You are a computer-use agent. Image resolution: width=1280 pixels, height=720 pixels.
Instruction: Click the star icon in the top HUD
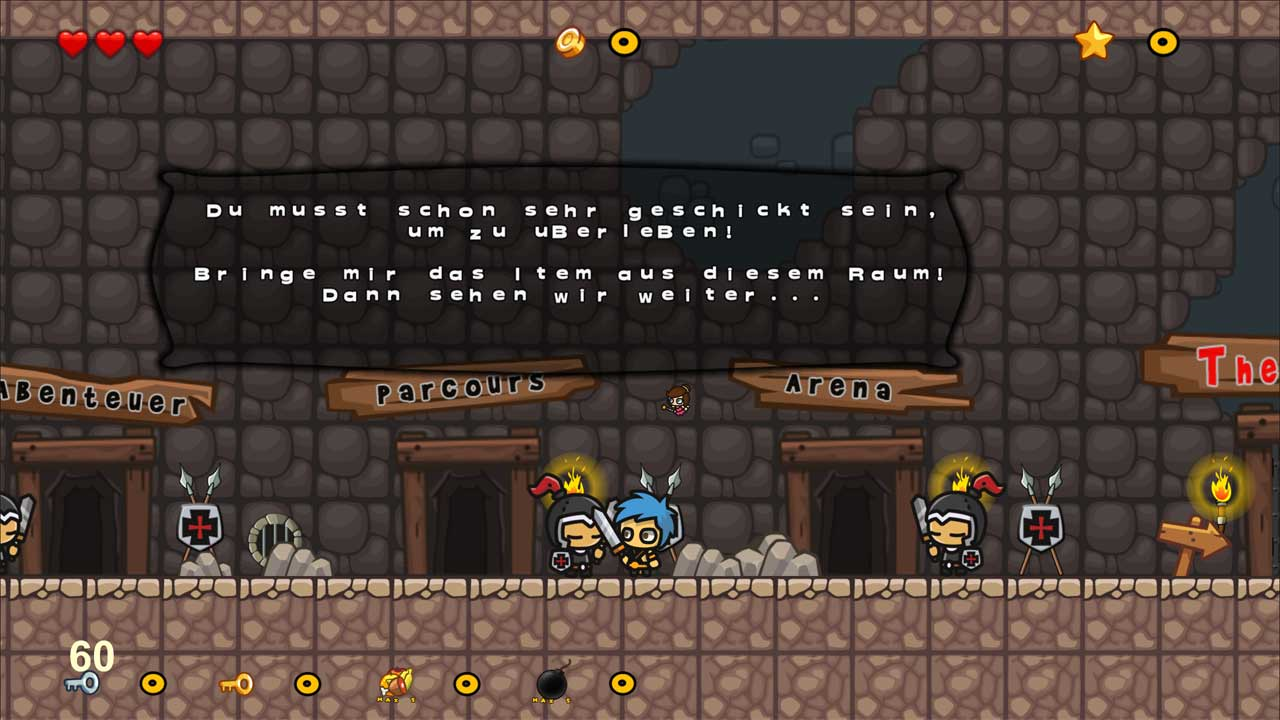(x=1093, y=42)
